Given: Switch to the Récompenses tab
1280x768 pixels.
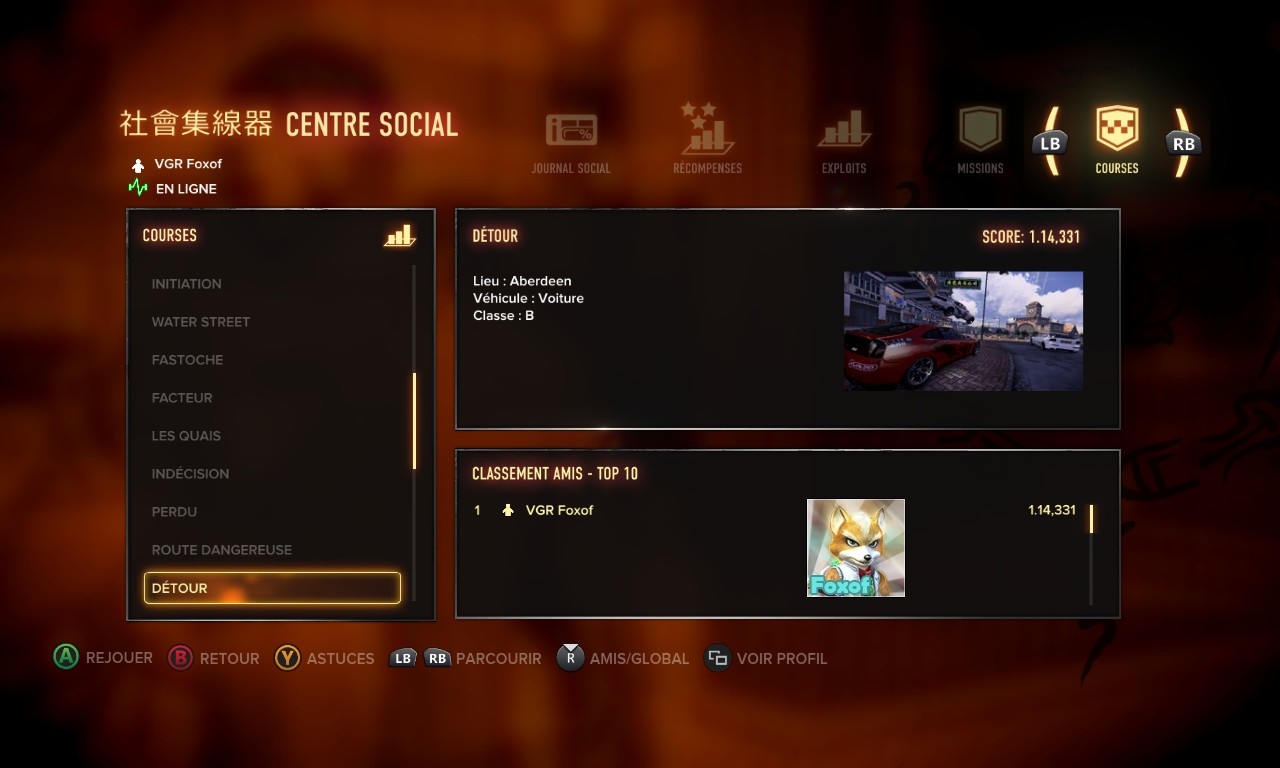Looking at the screenshot, I should (x=707, y=141).
